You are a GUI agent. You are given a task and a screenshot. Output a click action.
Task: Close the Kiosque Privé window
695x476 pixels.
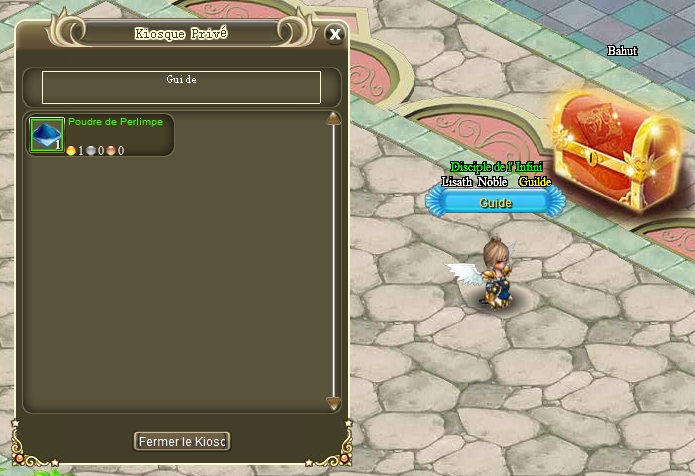335,34
